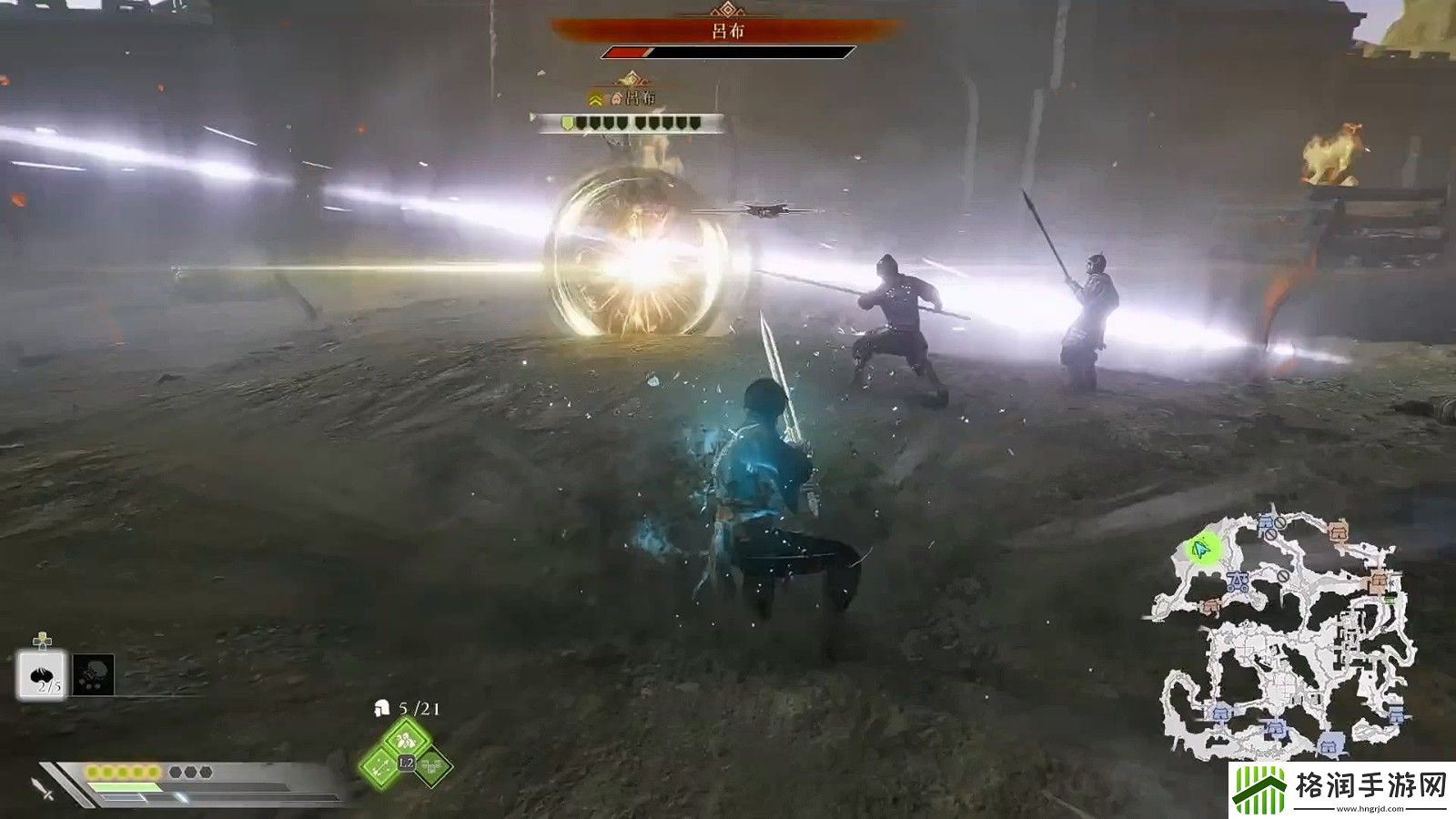Screen dimensions: 1456x819
Task: Select the arrows skill in the left green diamond
Action: tap(379, 766)
